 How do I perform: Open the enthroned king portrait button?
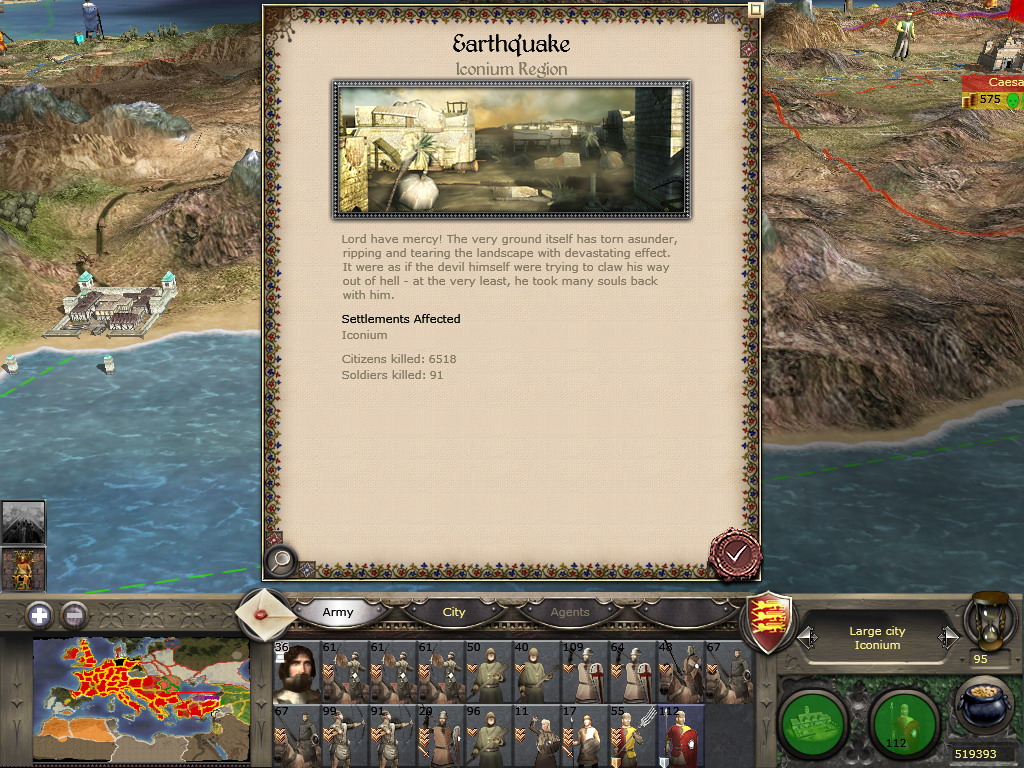click(x=23, y=569)
